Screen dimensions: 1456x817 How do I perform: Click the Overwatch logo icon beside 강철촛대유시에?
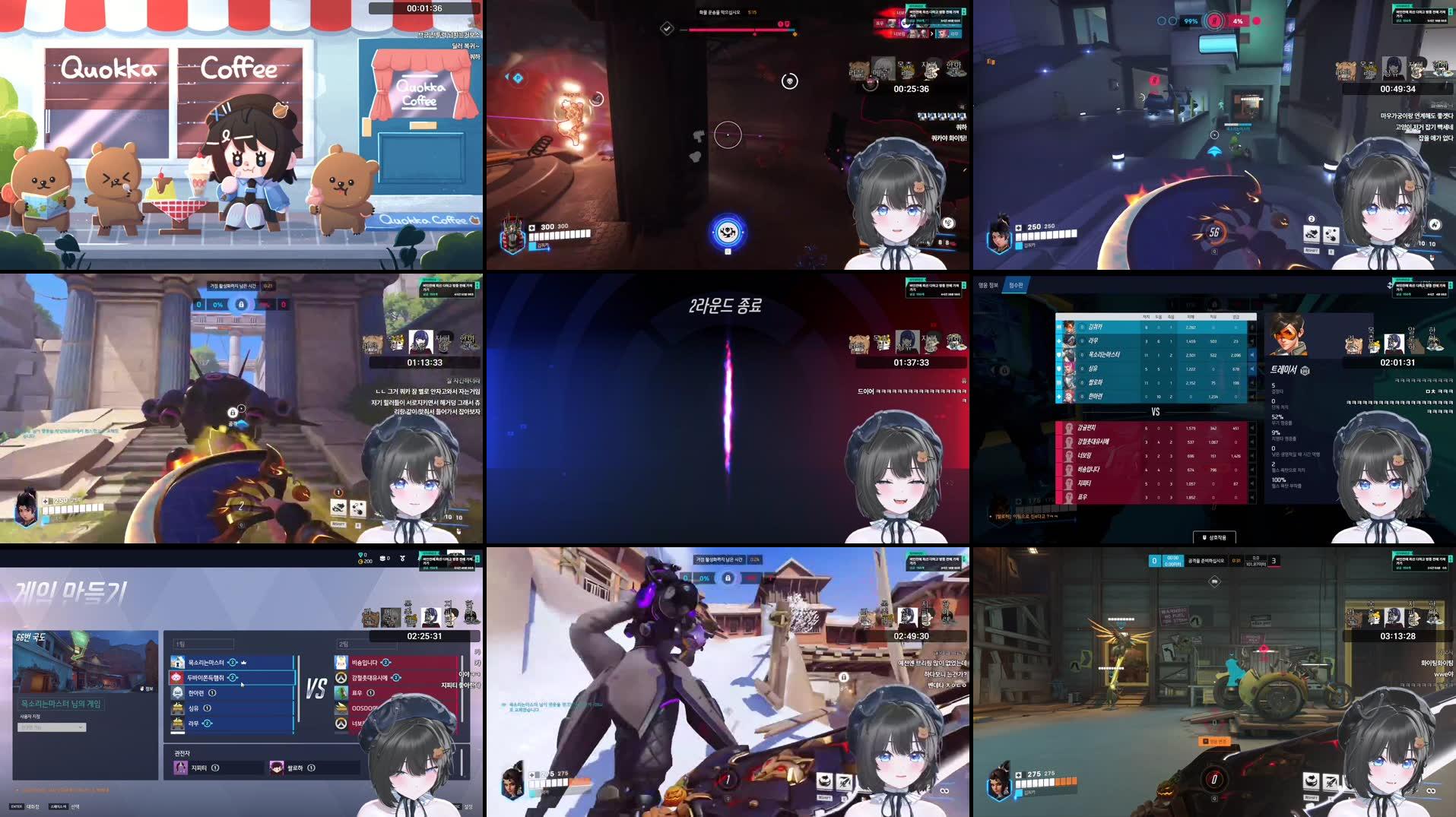pos(341,678)
